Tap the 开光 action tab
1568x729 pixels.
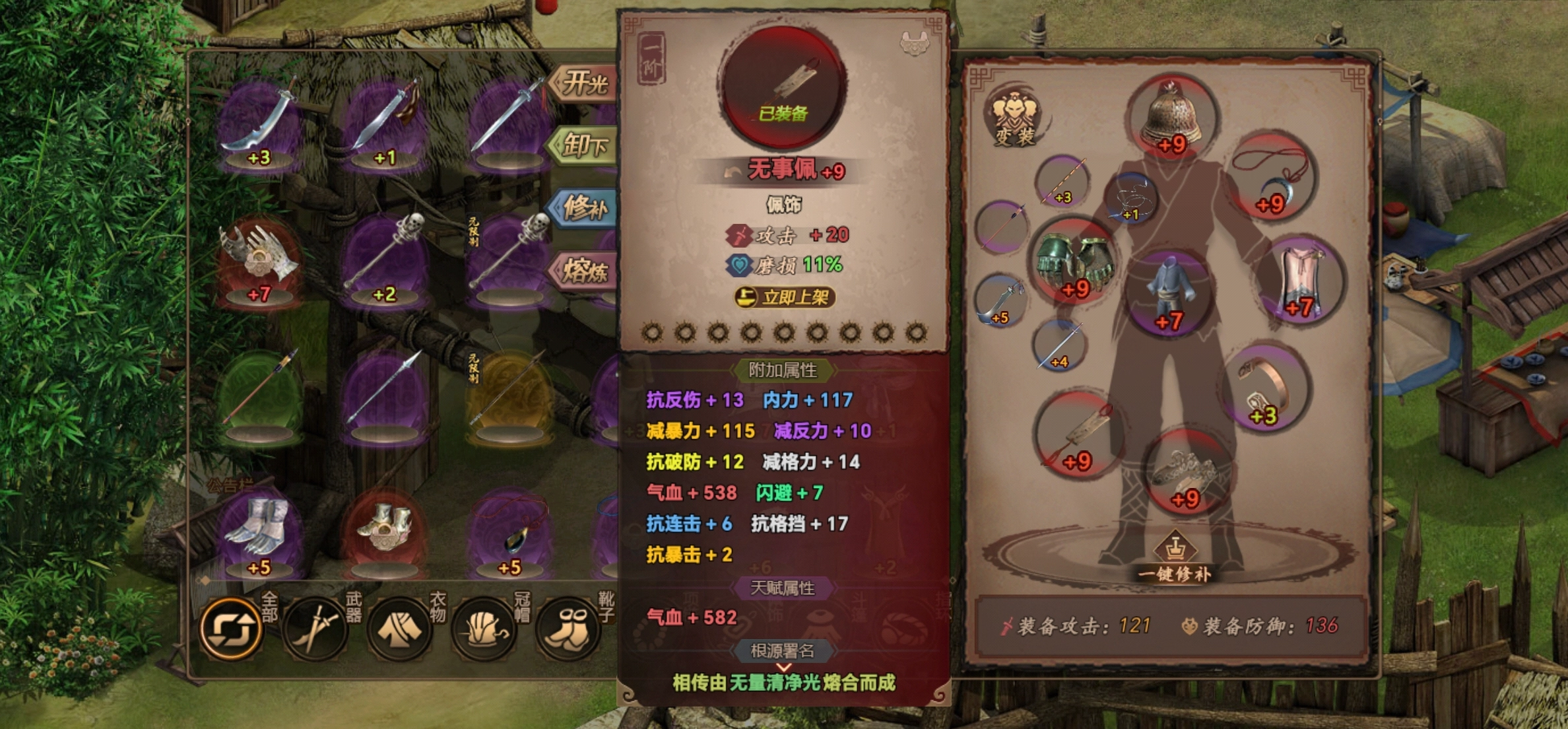point(584,84)
